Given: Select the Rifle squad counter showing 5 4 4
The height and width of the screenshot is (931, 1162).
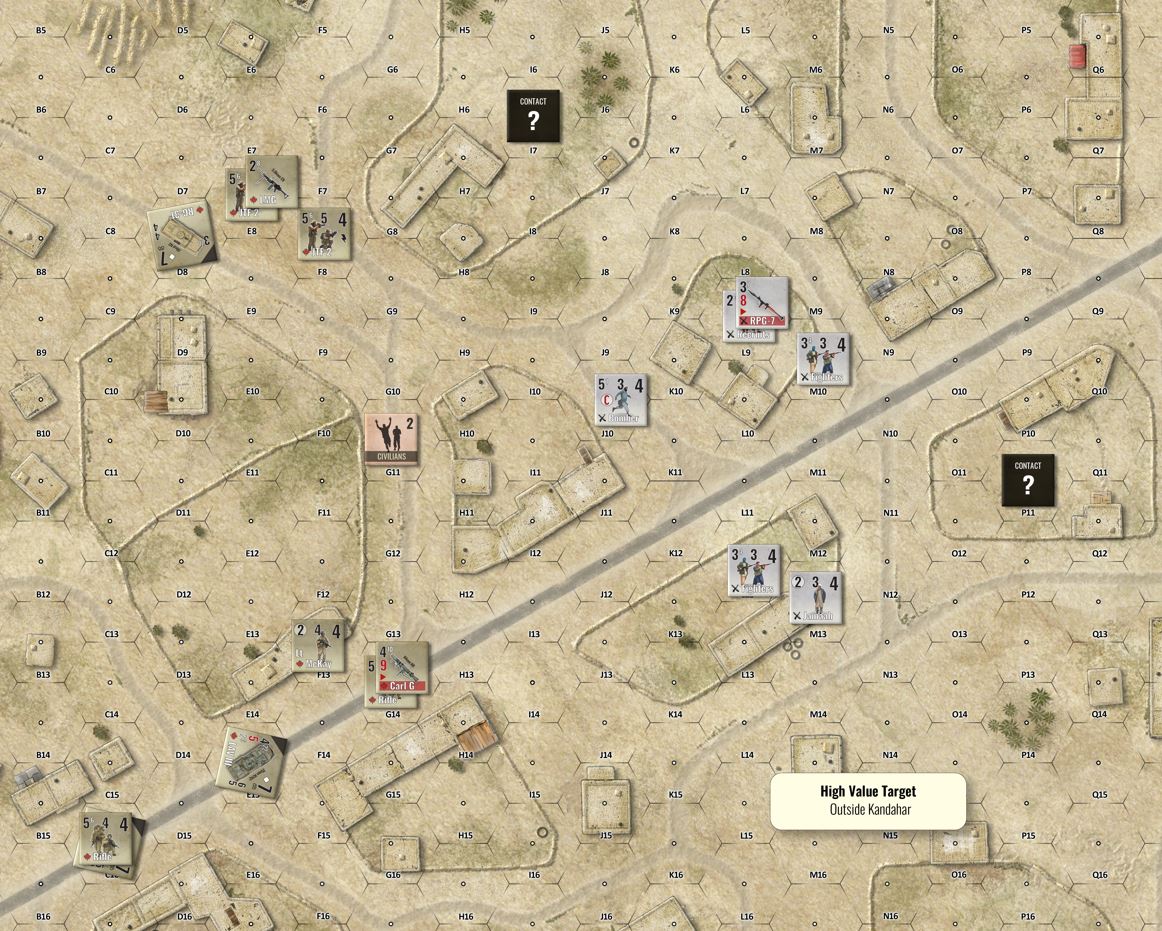Looking at the screenshot, I should [x=106, y=838].
